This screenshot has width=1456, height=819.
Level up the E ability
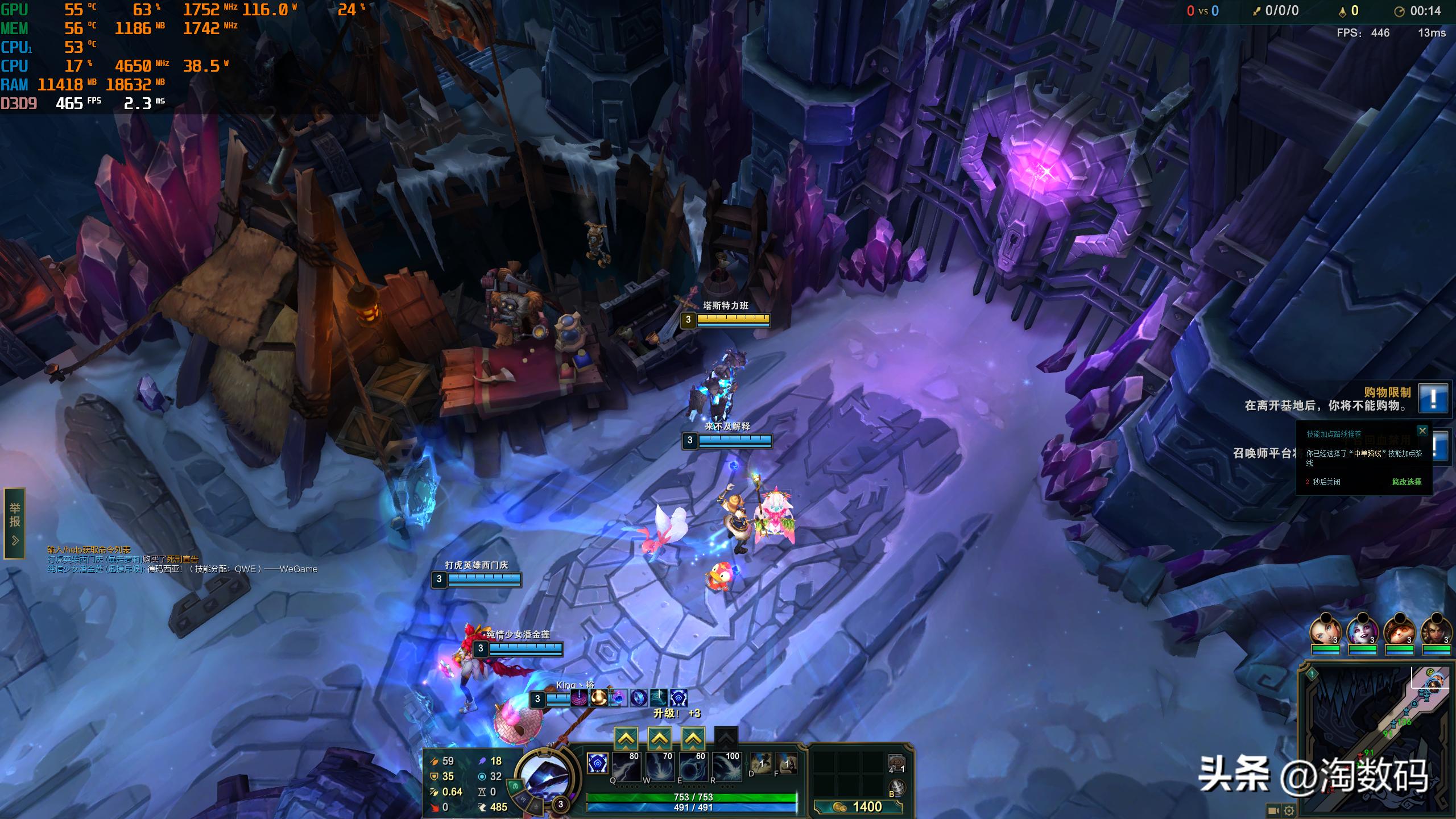point(693,738)
